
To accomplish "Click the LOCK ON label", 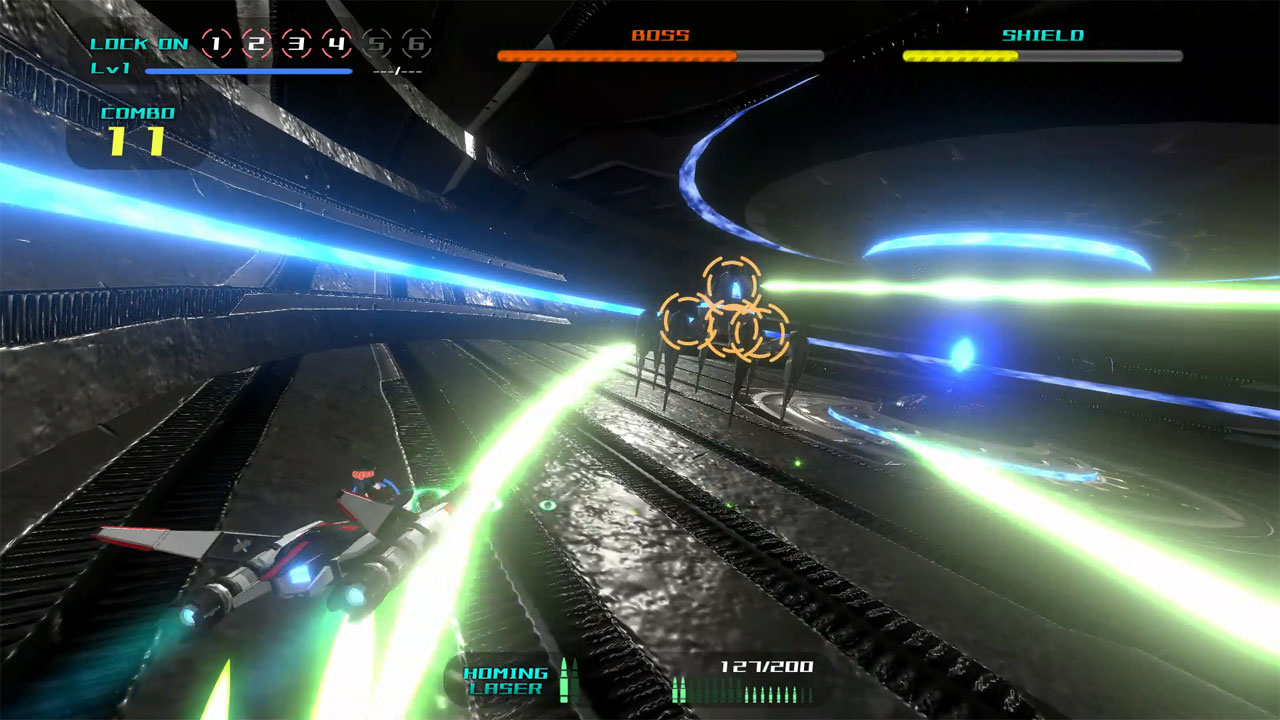I will click(x=138, y=44).
